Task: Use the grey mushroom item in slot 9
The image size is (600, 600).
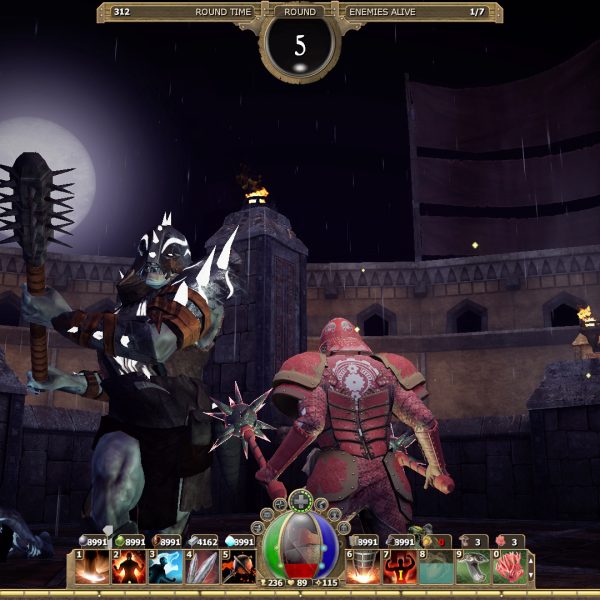Action: [x=472, y=567]
